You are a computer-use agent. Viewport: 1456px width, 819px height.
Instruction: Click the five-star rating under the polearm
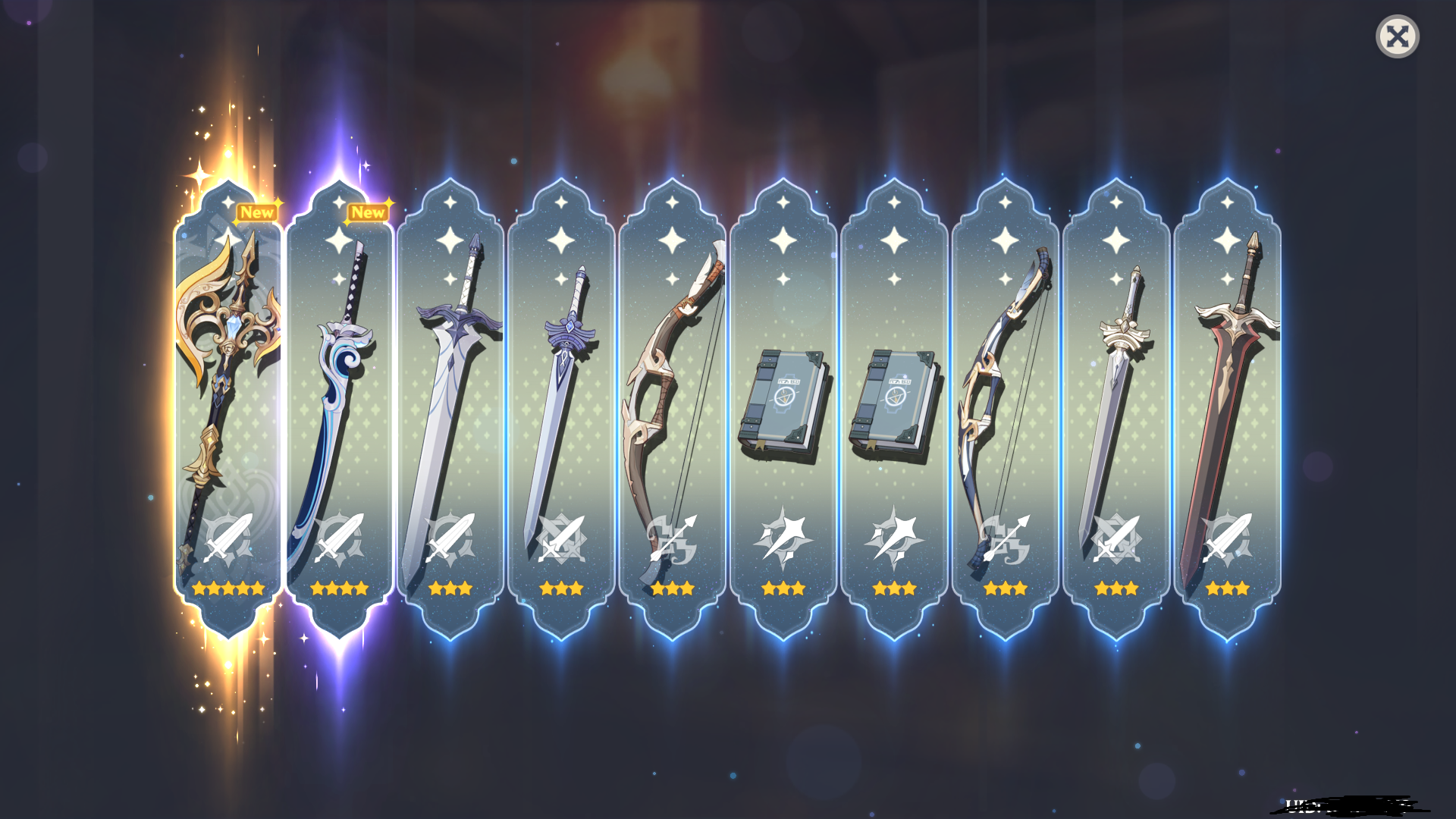(228, 588)
